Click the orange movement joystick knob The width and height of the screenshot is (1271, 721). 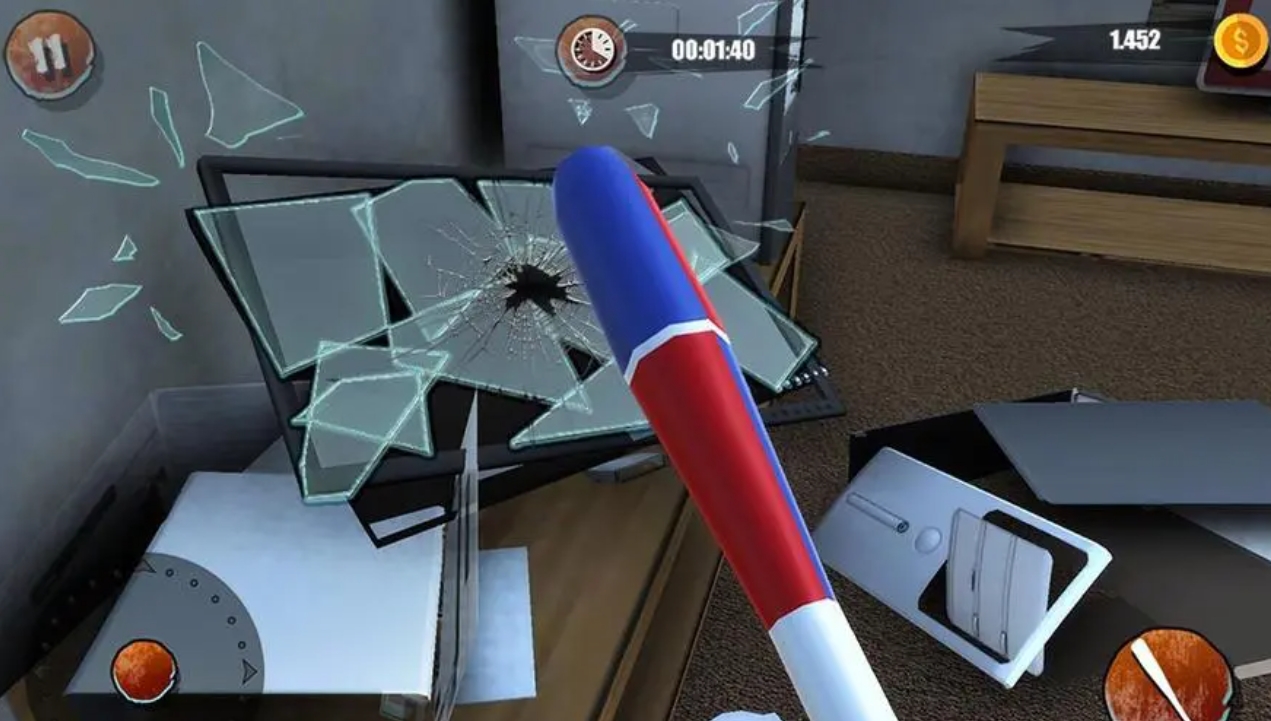click(x=144, y=670)
